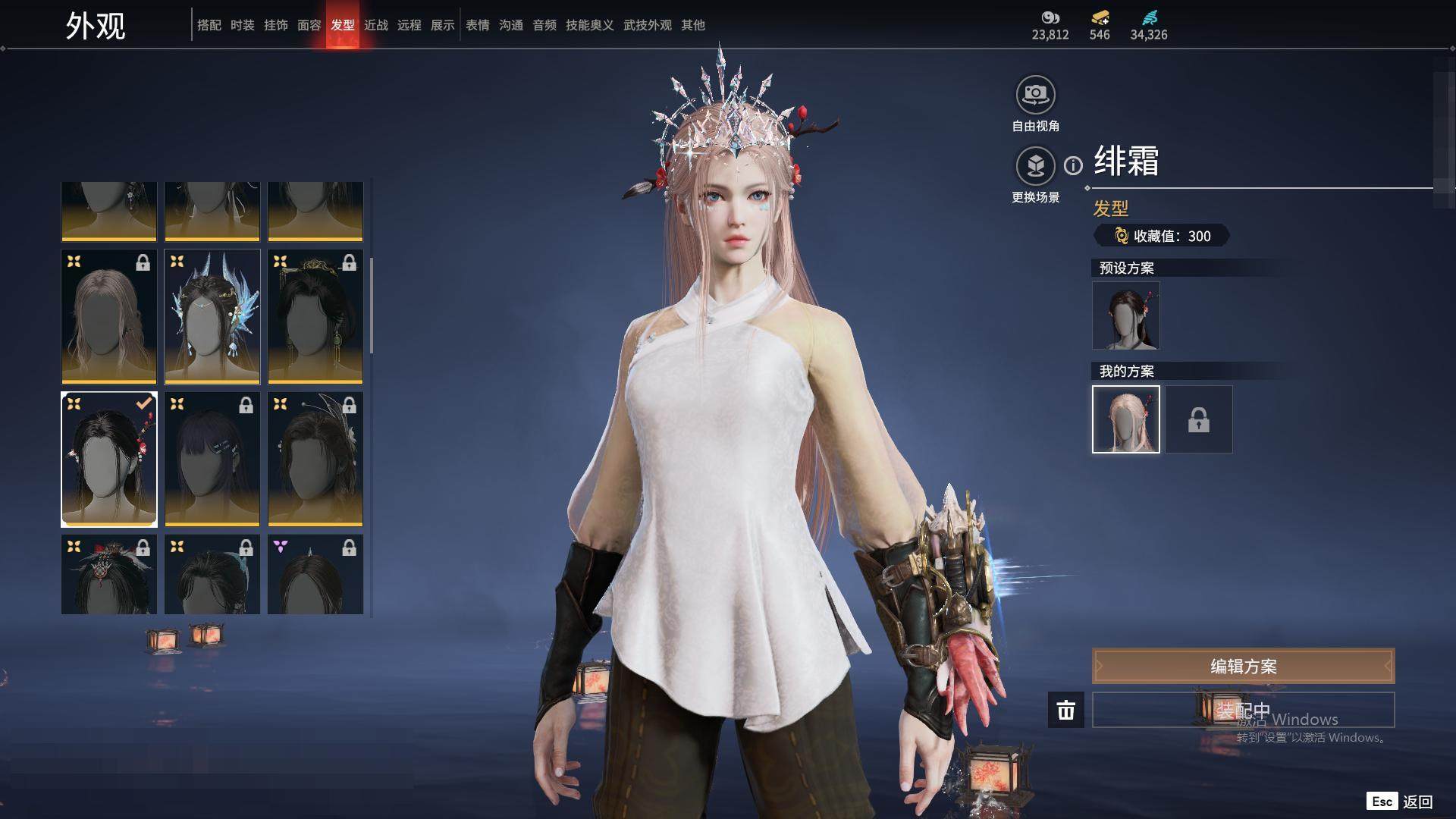
Task: Choose the preset hairstyle under 预设方案
Action: [1125, 315]
